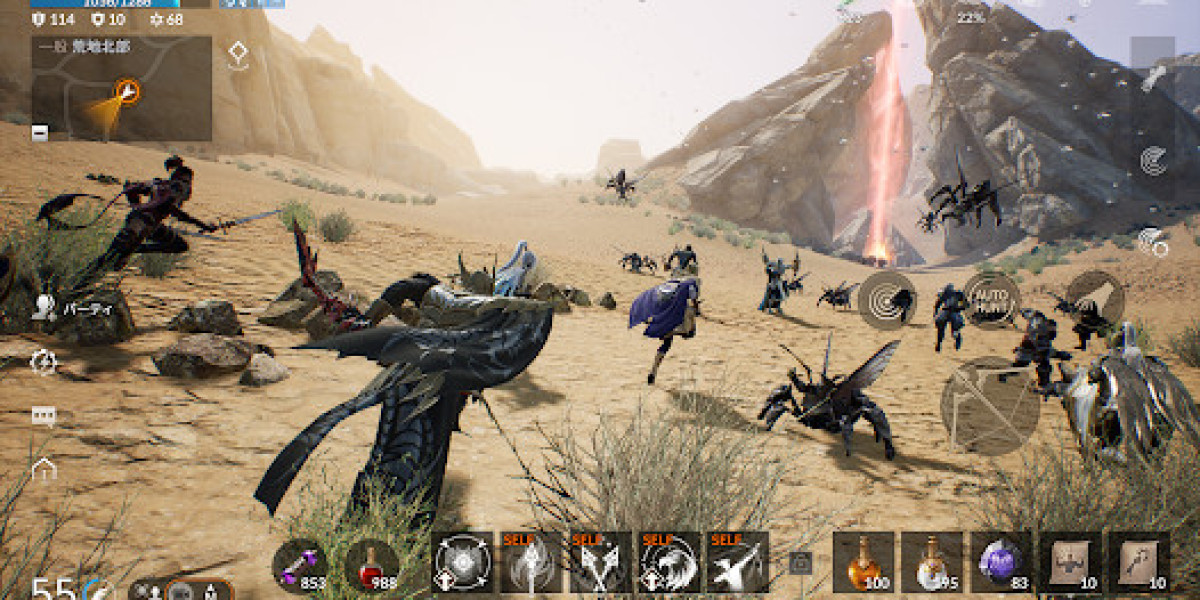The width and height of the screenshot is (1200, 600).
Task: Cast the SELF eagle-head skill
Action: pos(669,562)
